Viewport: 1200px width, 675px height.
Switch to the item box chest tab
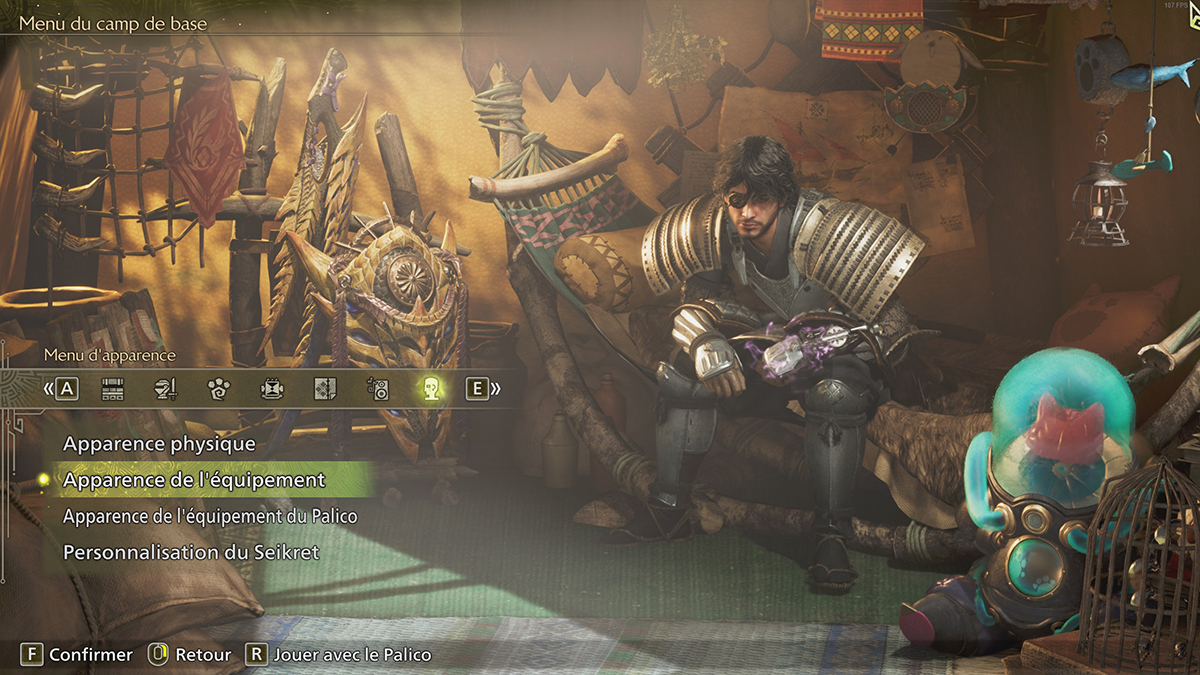pyautogui.click(x=113, y=389)
